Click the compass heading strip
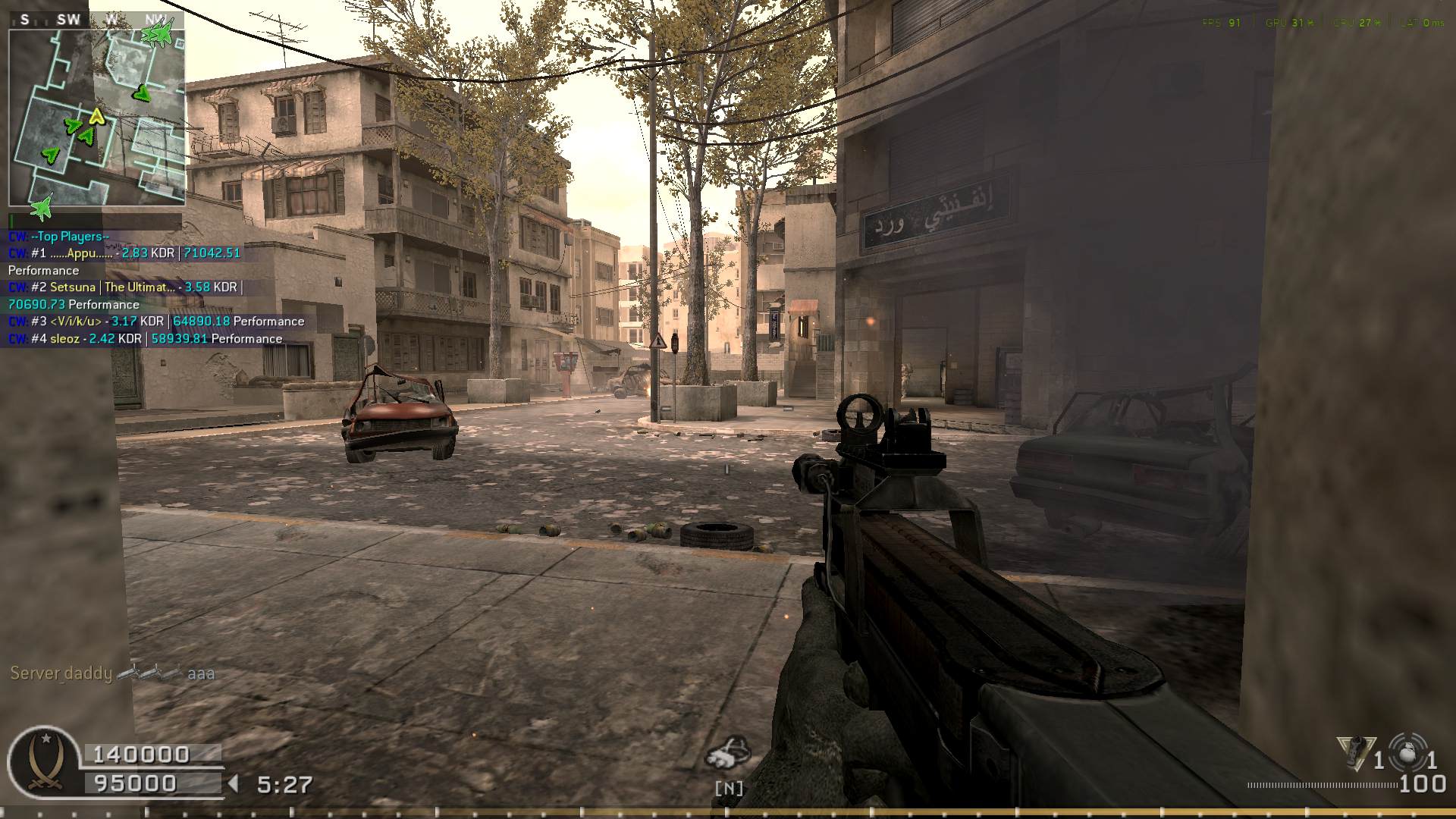Screen dimensions: 1456x819 coord(96,20)
